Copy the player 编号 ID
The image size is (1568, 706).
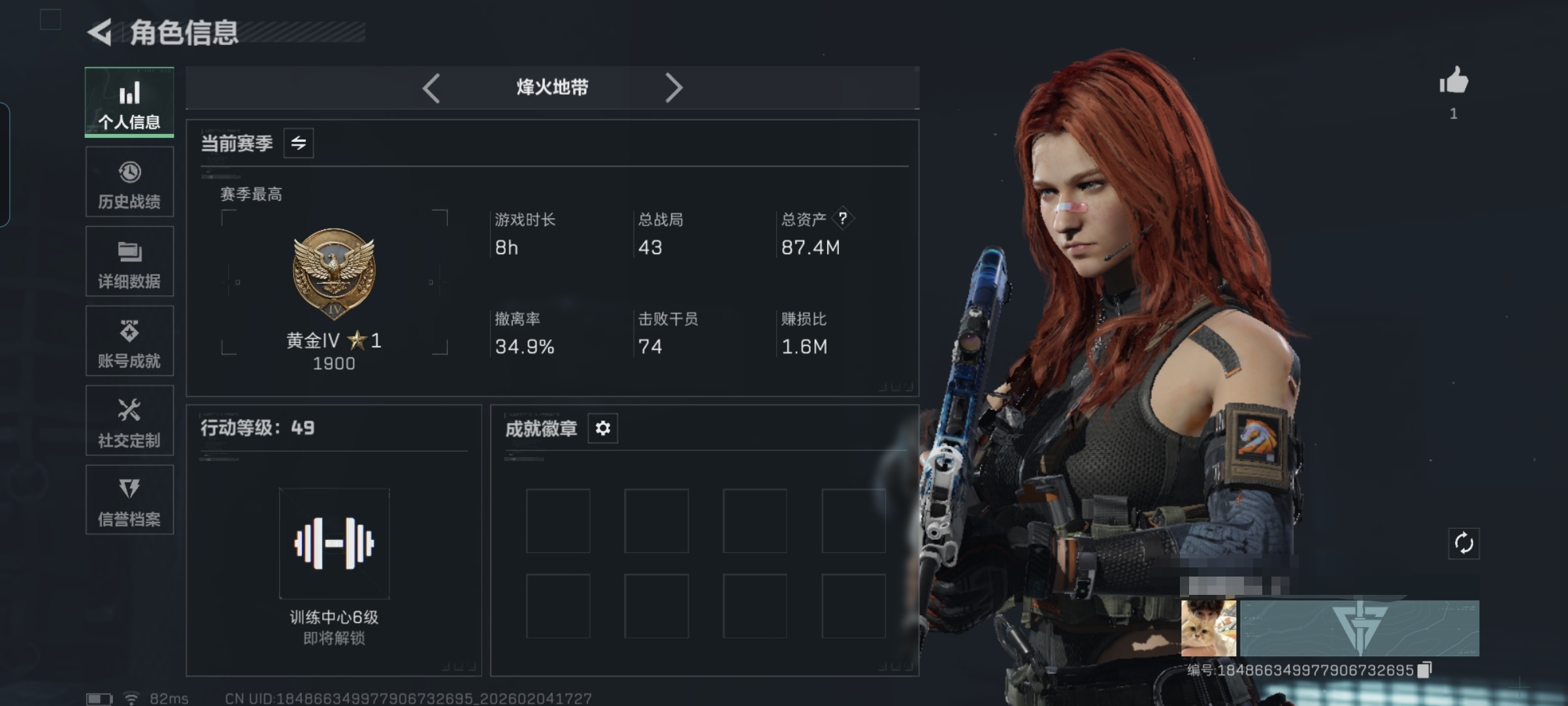(x=1425, y=670)
